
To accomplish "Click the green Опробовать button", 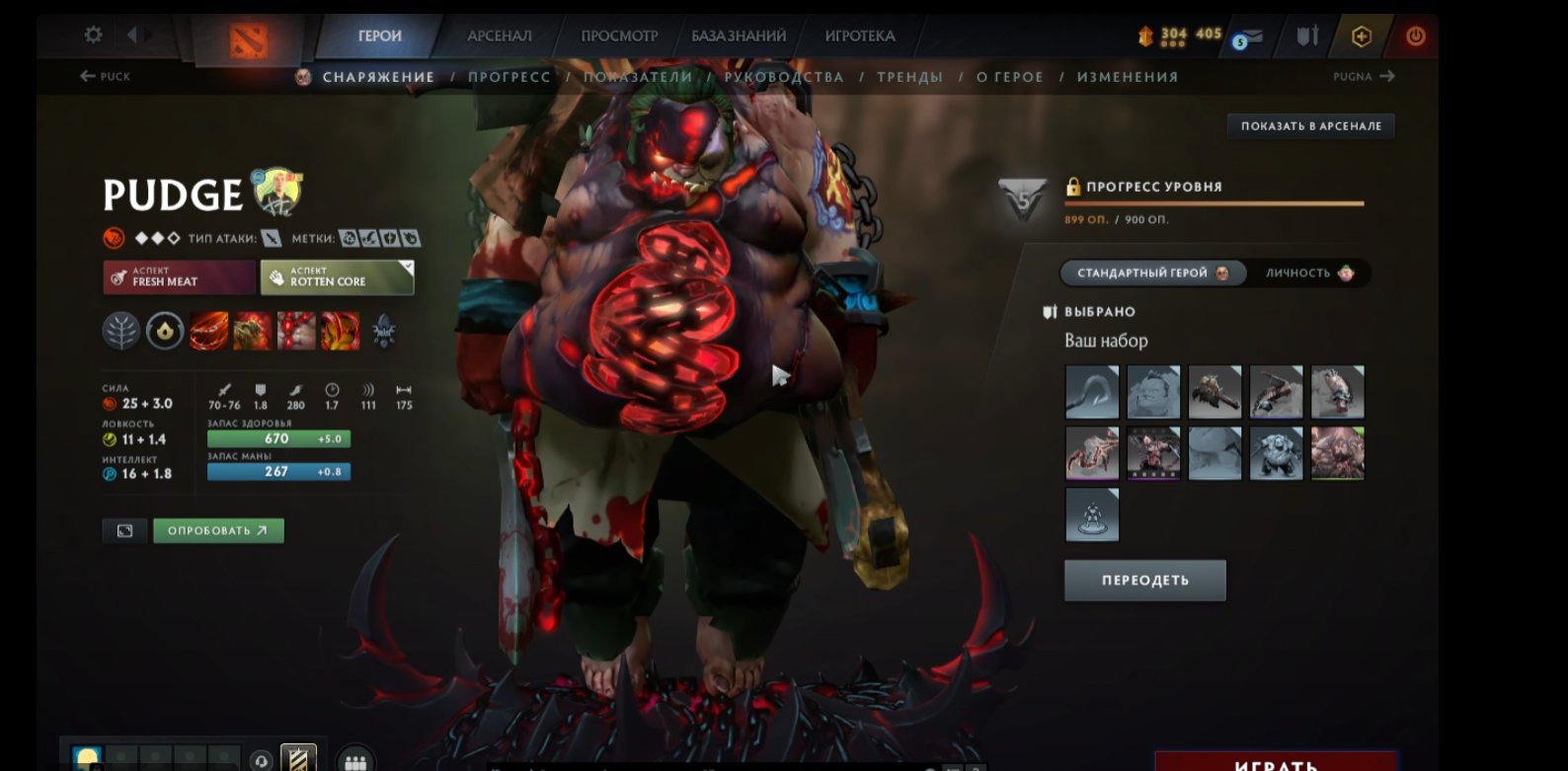I will tap(218, 531).
